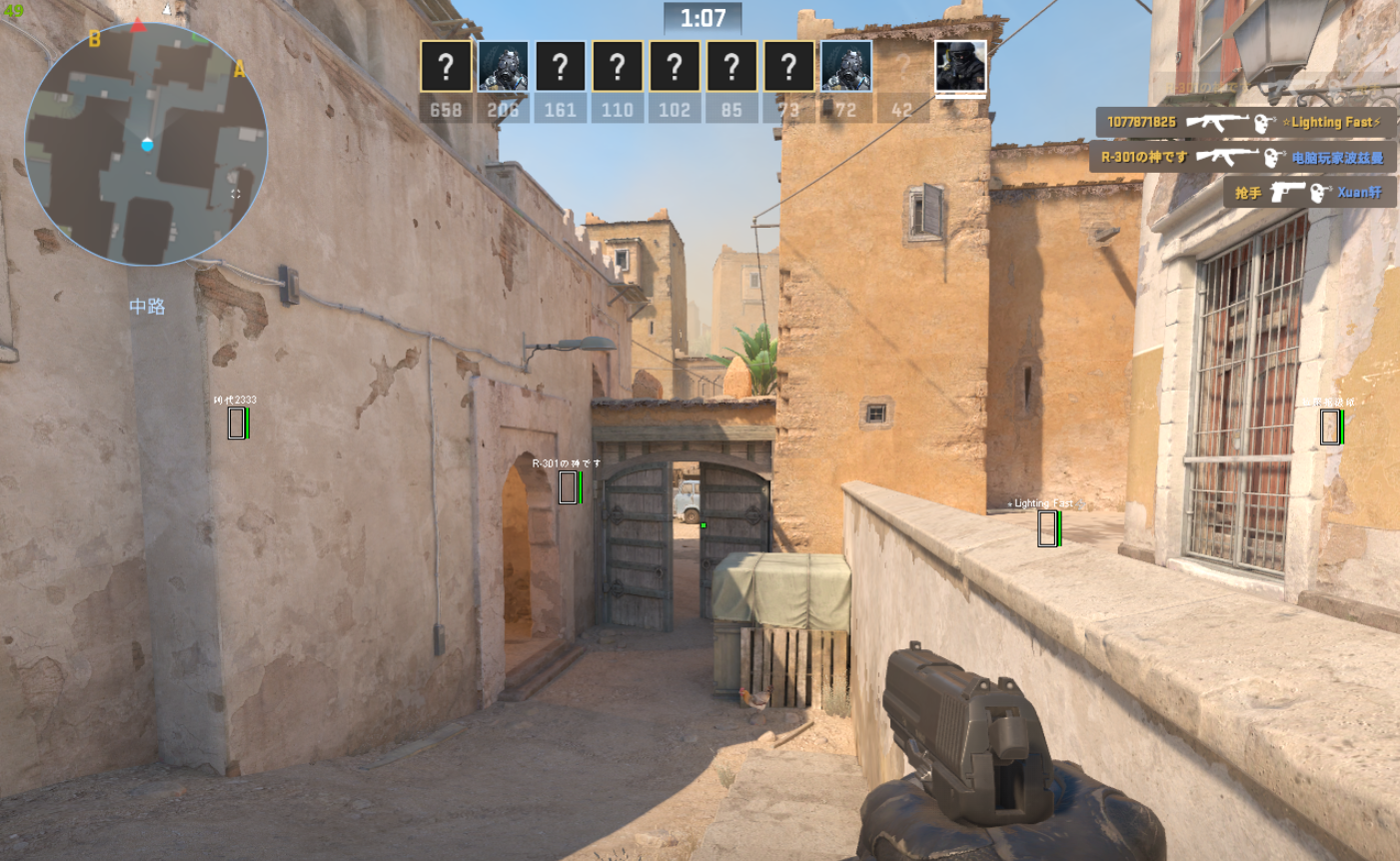
Task: Click the kill feed entry for Lighting Fast
Action: [1245, 123]
